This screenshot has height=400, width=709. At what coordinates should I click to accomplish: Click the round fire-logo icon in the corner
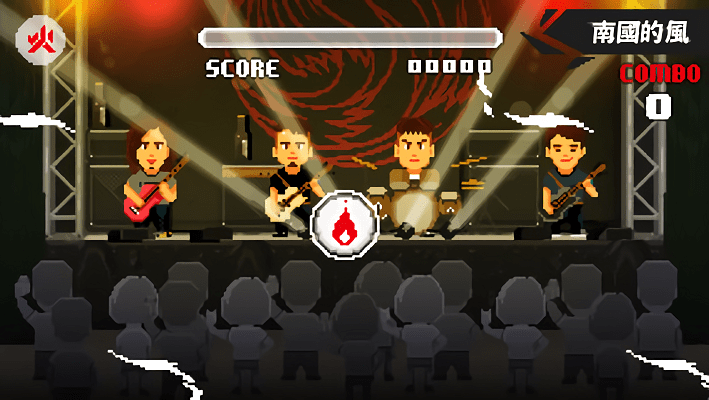coord(41,41)
